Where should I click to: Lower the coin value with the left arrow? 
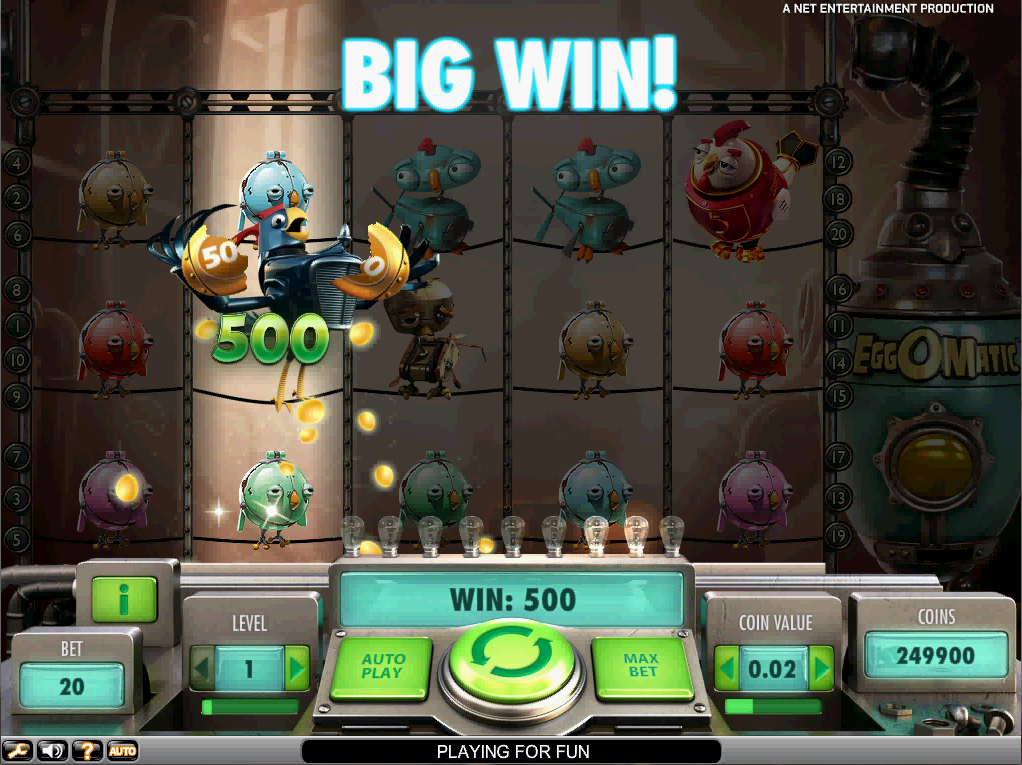(x=727, y=667)
